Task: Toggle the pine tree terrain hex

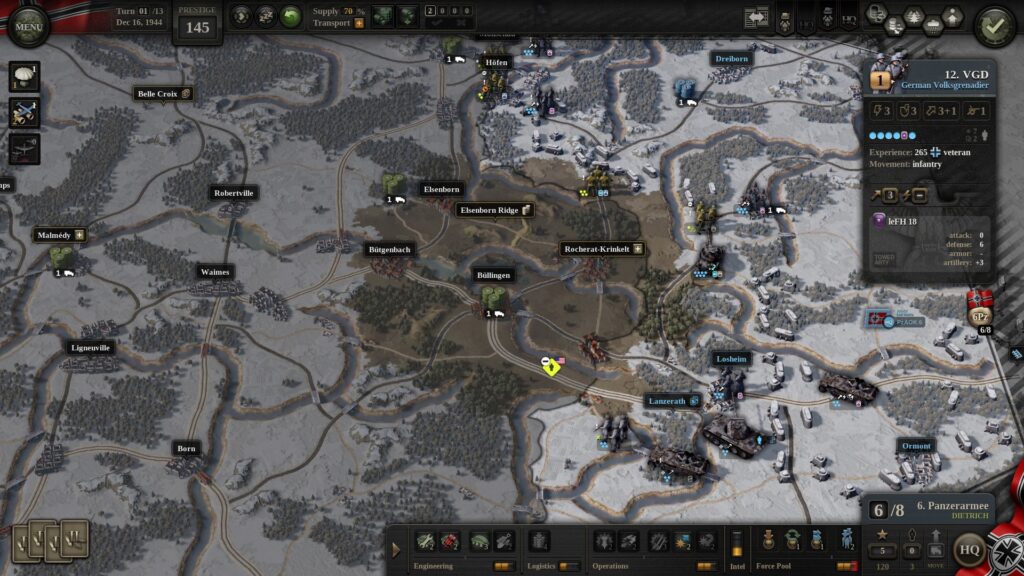Action: 915,16
